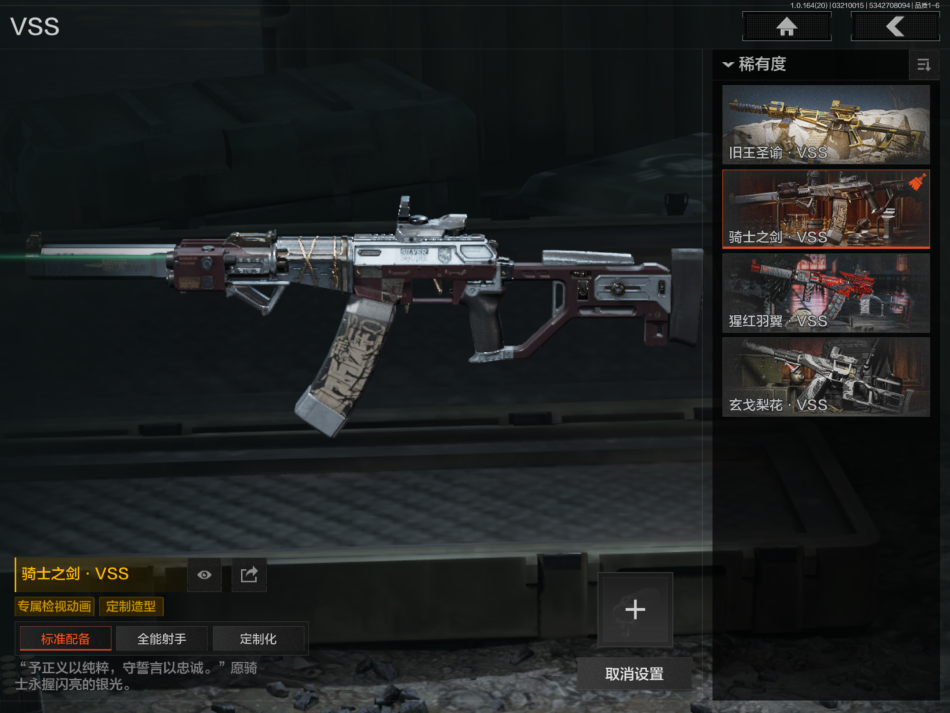Select the 玄戈梨花 VSS skin
This screenshot has width=950, height=713.
[826, 377]
